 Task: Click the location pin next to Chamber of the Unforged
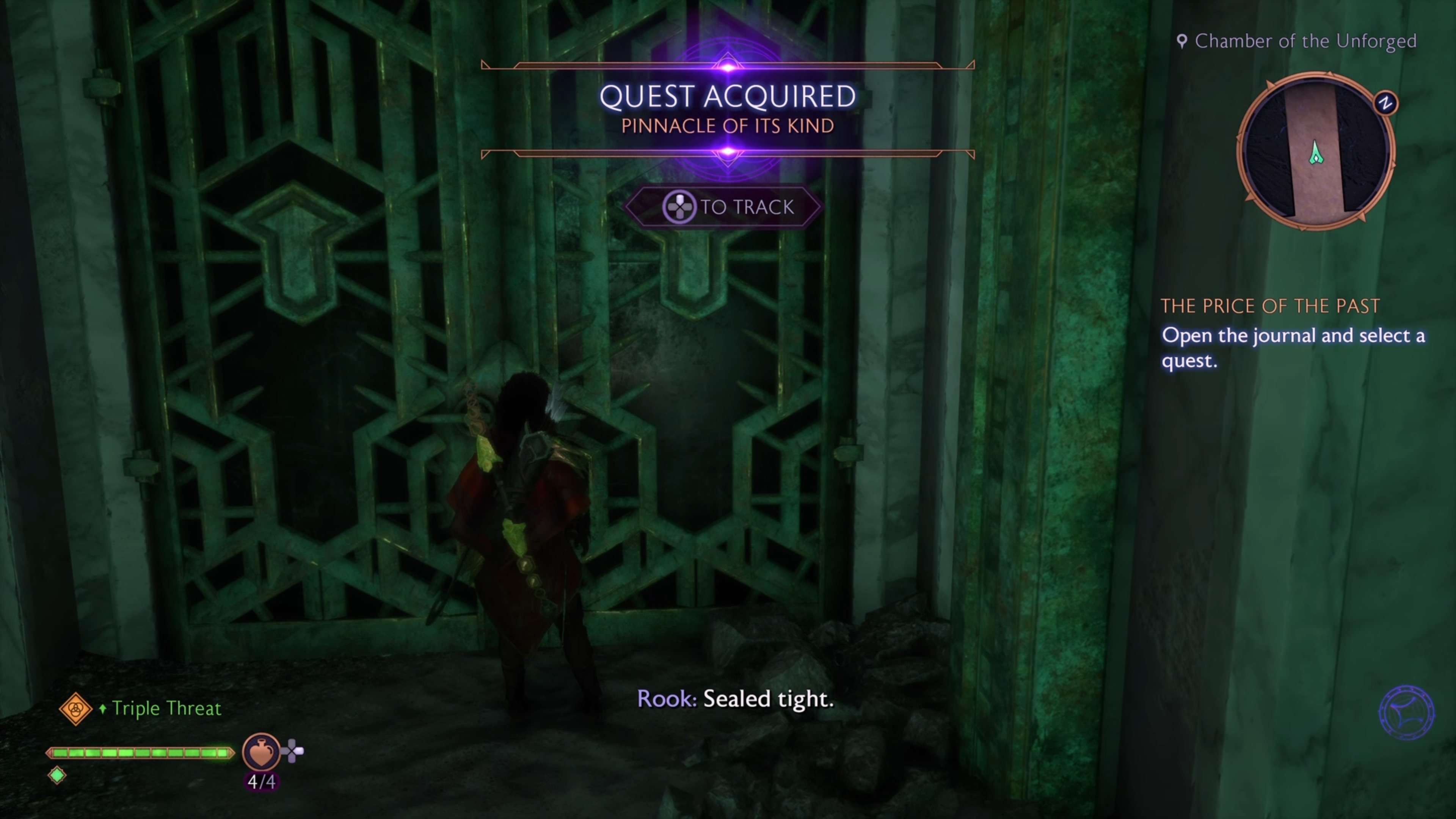(x=1183, y=41)
